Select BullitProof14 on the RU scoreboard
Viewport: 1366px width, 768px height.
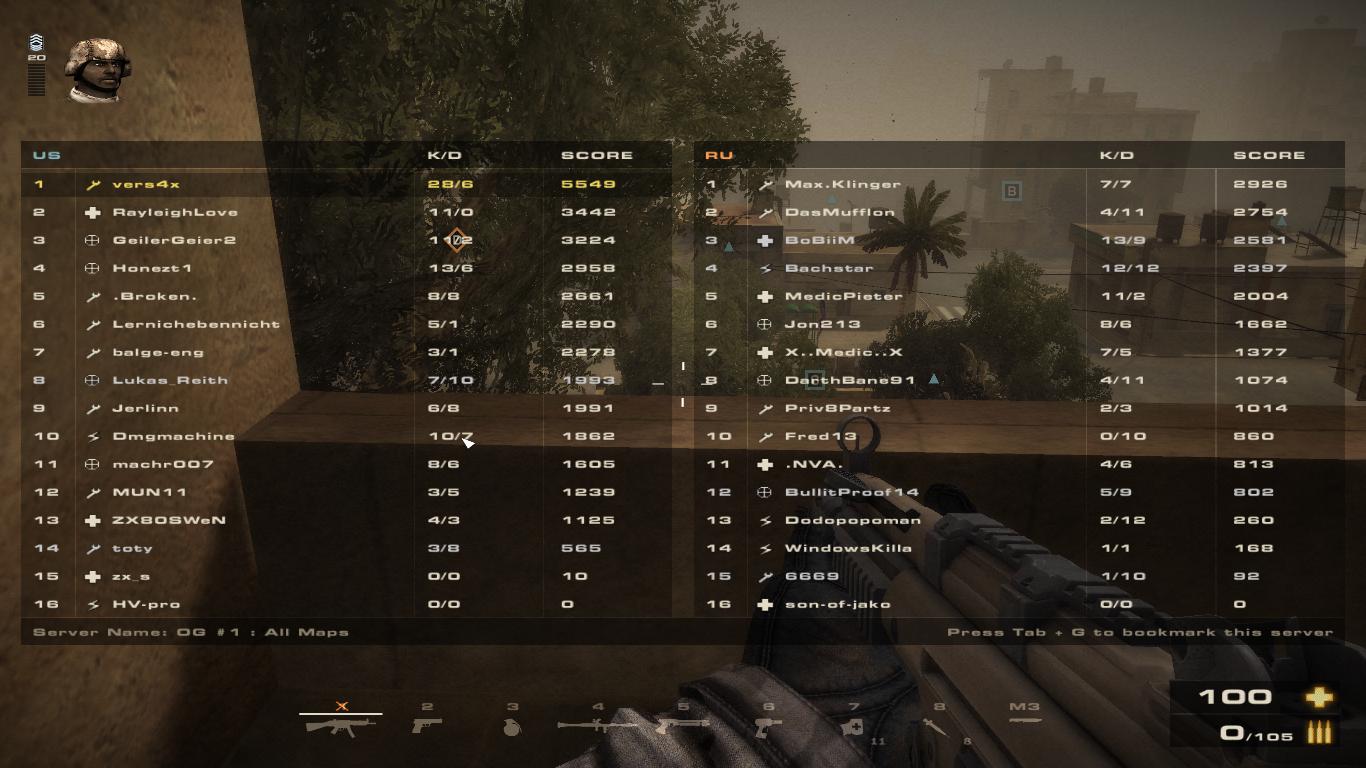851,492
